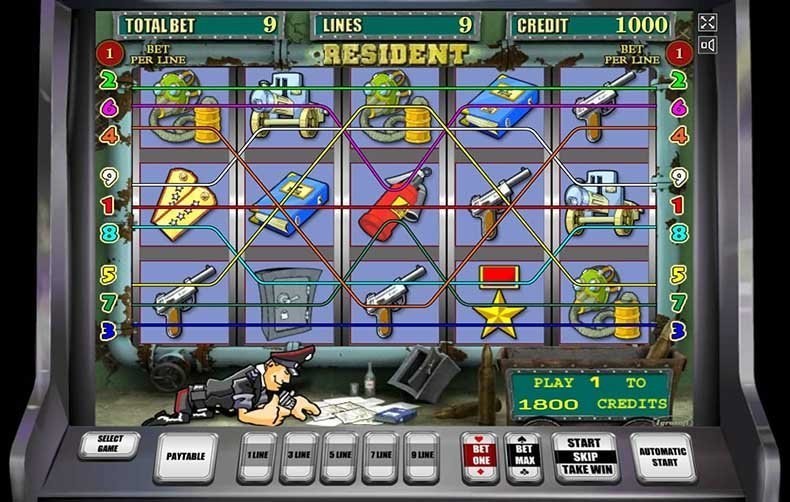
Task: Mute sound with the speaker icon
Action: [708, 45]
